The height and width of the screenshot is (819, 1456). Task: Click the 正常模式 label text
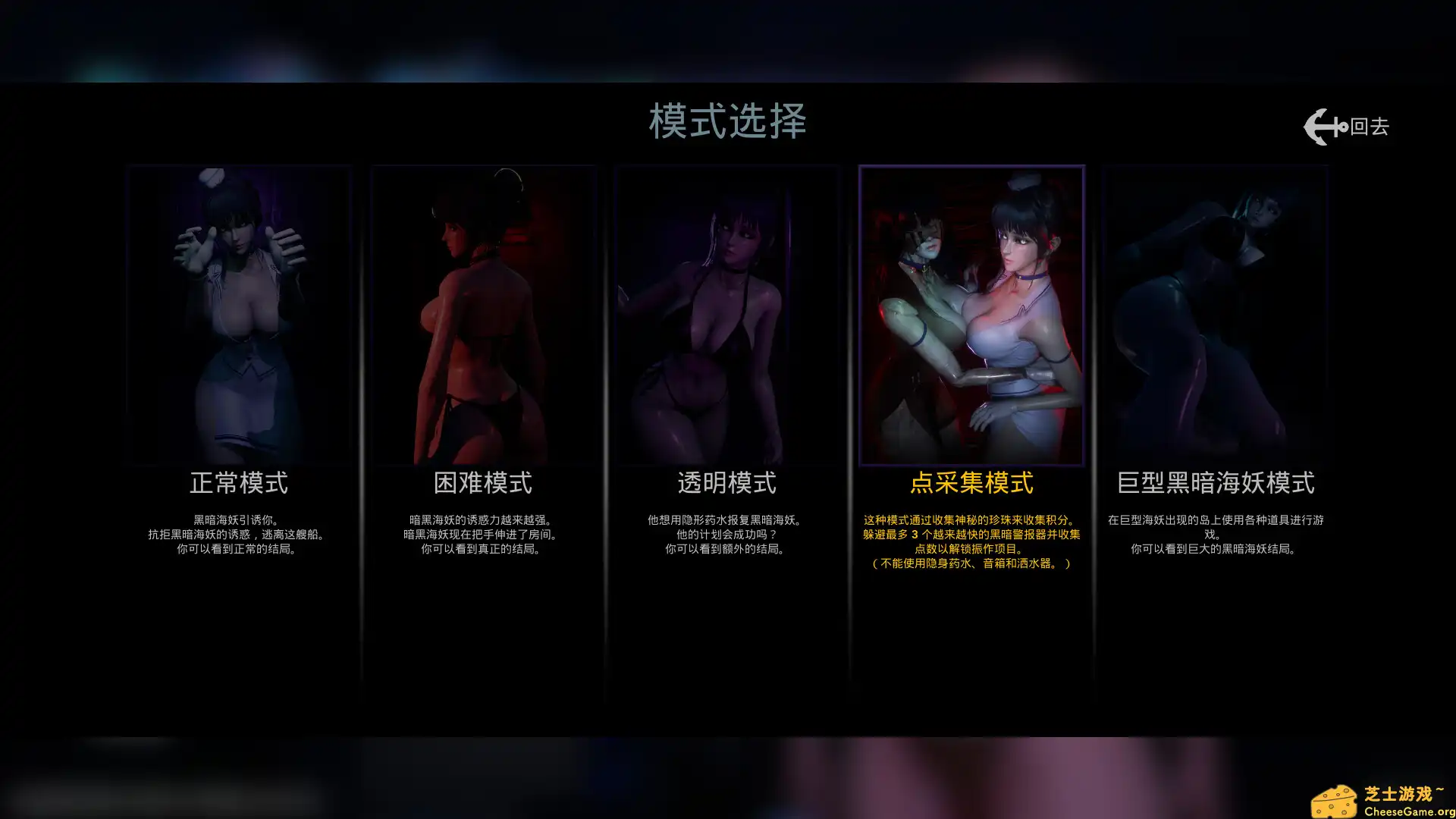(x=239, y=482)
